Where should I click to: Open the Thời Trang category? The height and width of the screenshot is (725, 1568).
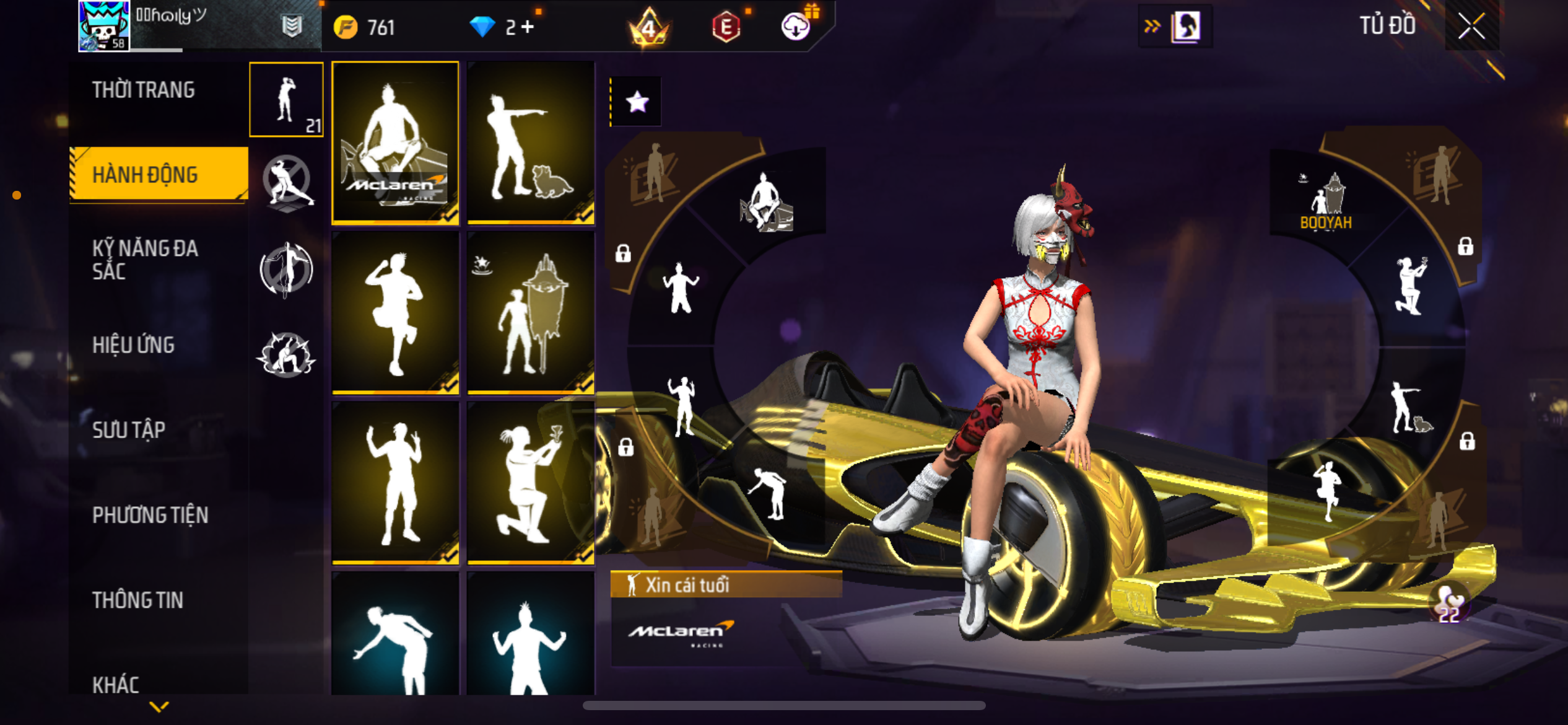144,90
